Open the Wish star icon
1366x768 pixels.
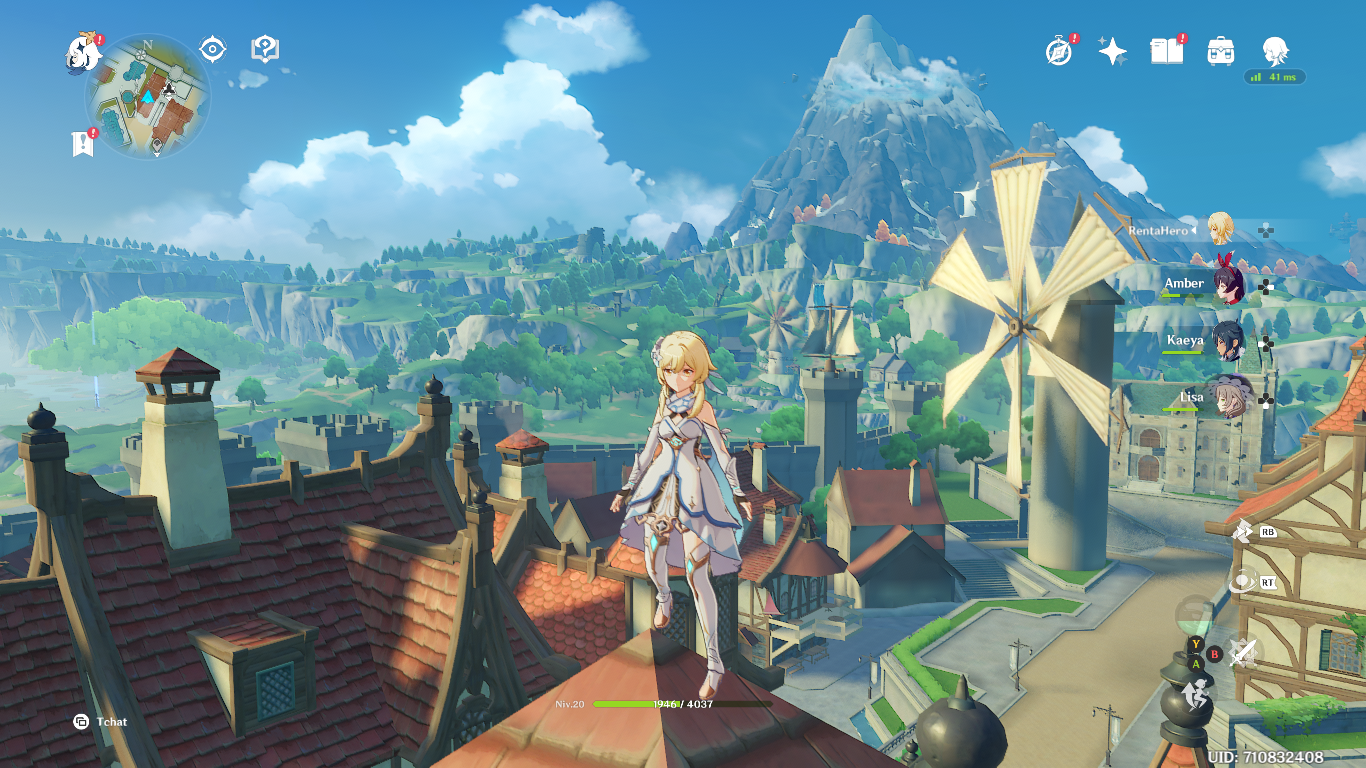1112,51
